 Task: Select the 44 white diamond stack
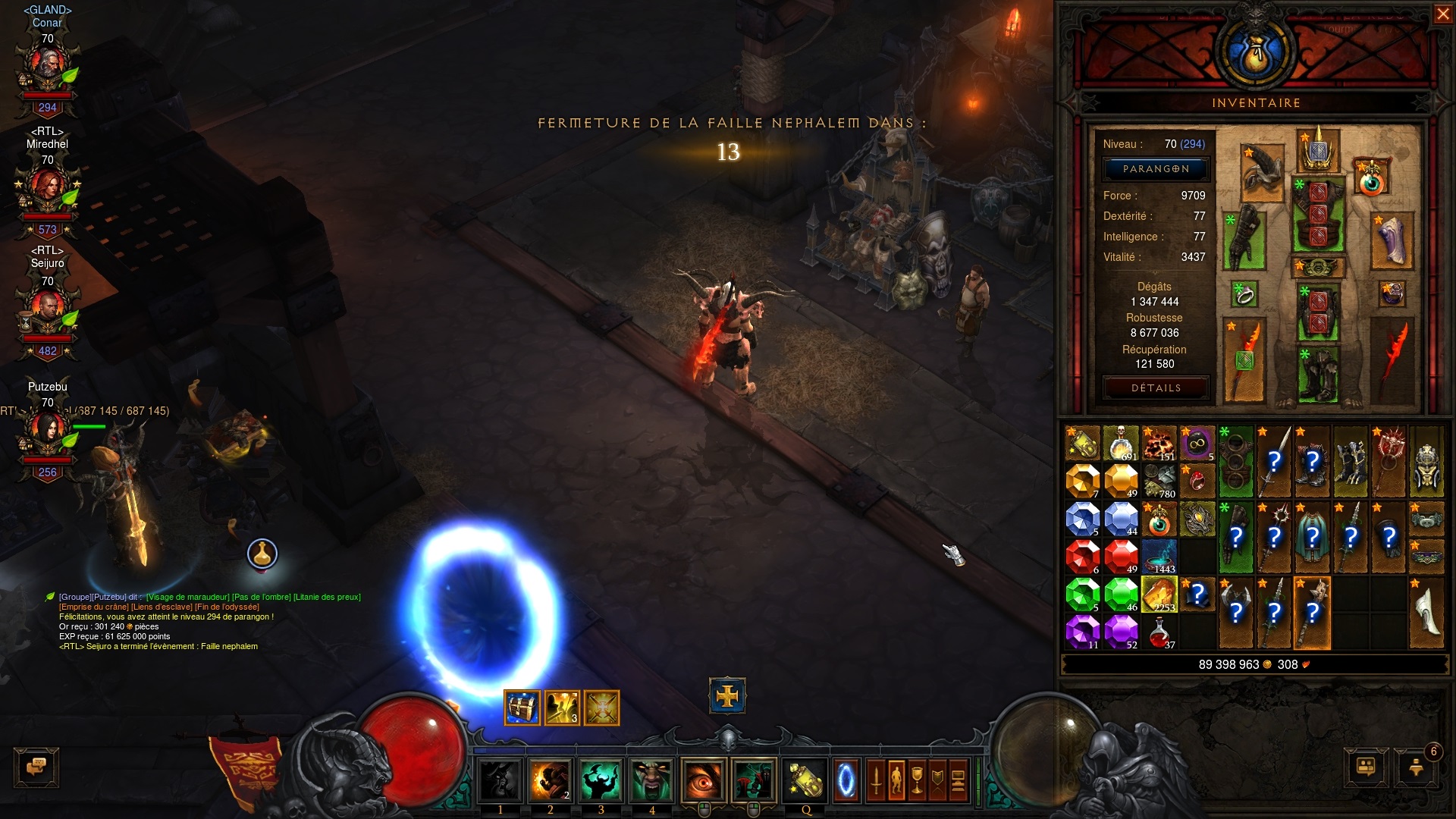click(x=1121, y=519)
